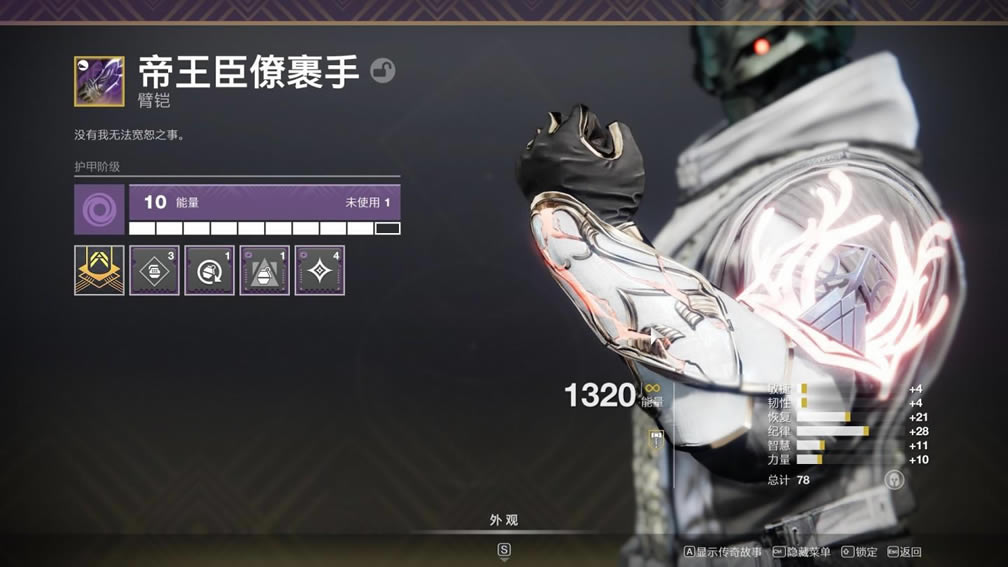Select the grenade cooldown mod with circular arrow
The height and width of the screenshot is (567, 1008).
pos(209,270)
